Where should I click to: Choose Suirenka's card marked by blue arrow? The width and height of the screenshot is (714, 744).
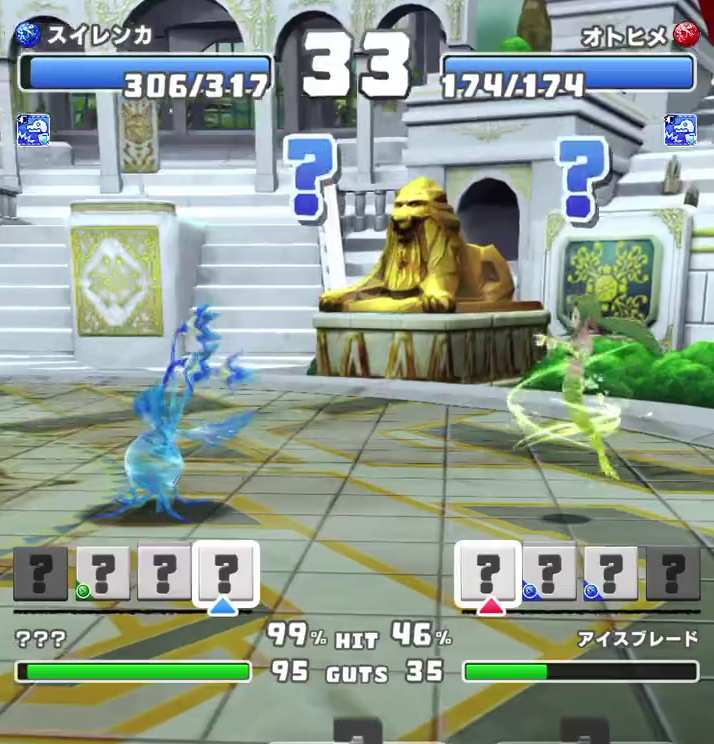(x=225, y=573)
